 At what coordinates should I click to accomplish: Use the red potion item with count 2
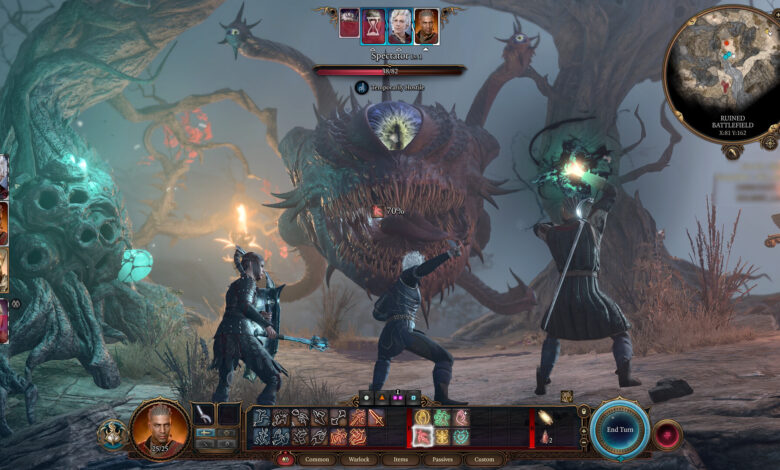(x=546, y=436)
